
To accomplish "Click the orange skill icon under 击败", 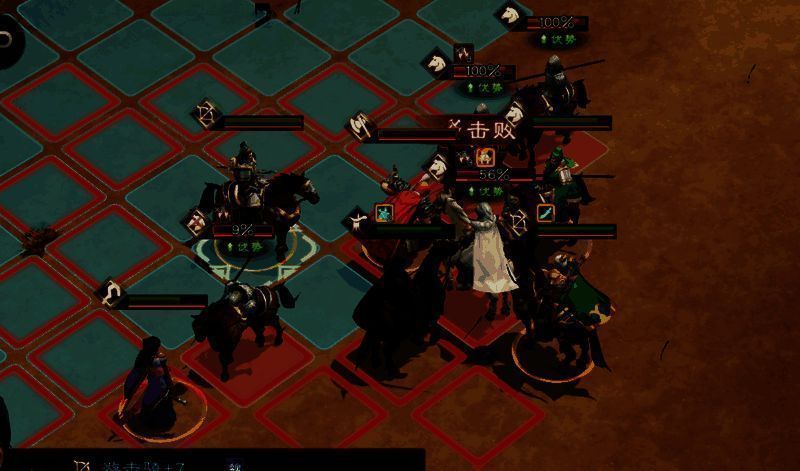I will [485, 156].
